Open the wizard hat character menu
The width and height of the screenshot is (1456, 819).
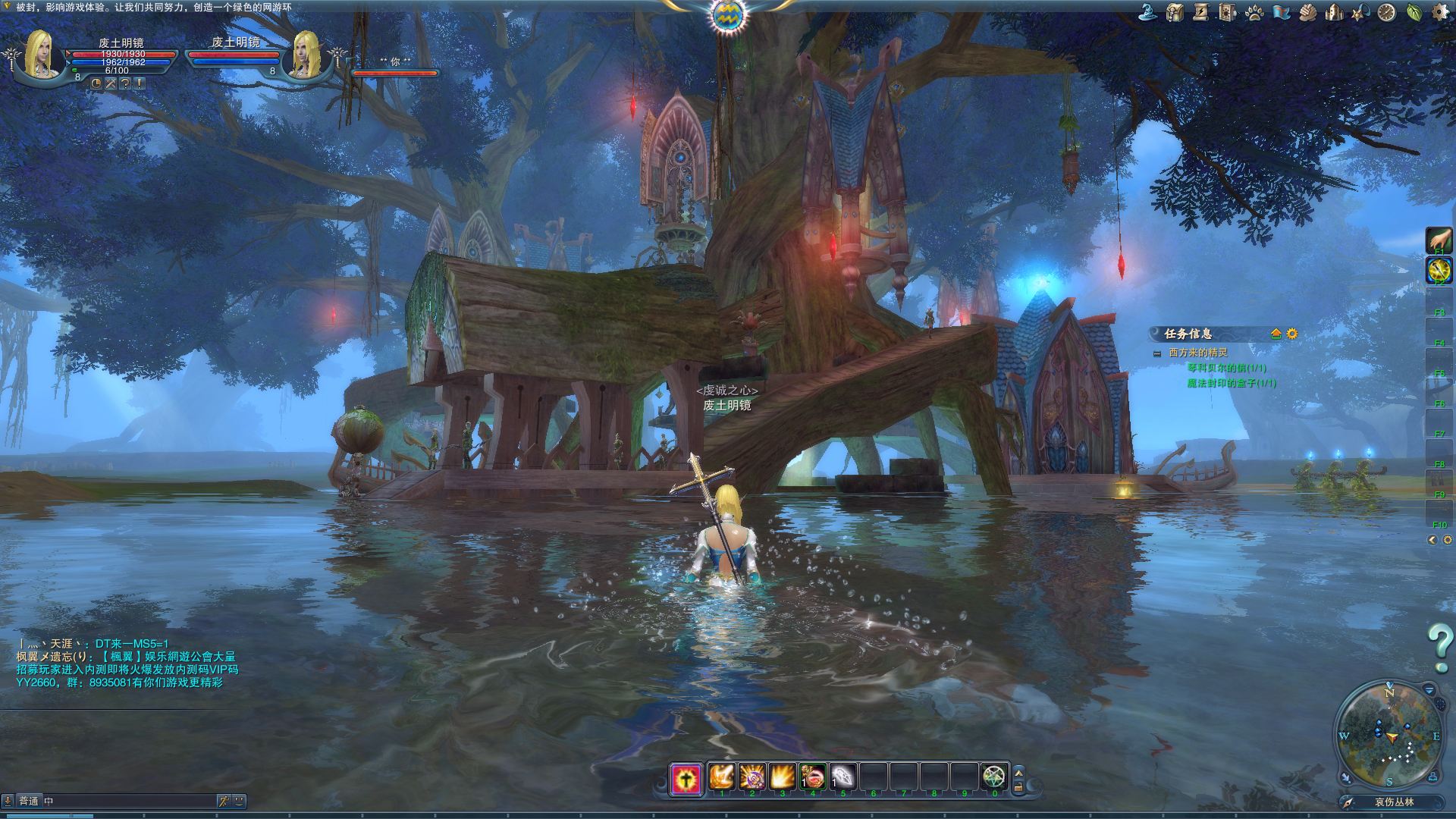1147,12
